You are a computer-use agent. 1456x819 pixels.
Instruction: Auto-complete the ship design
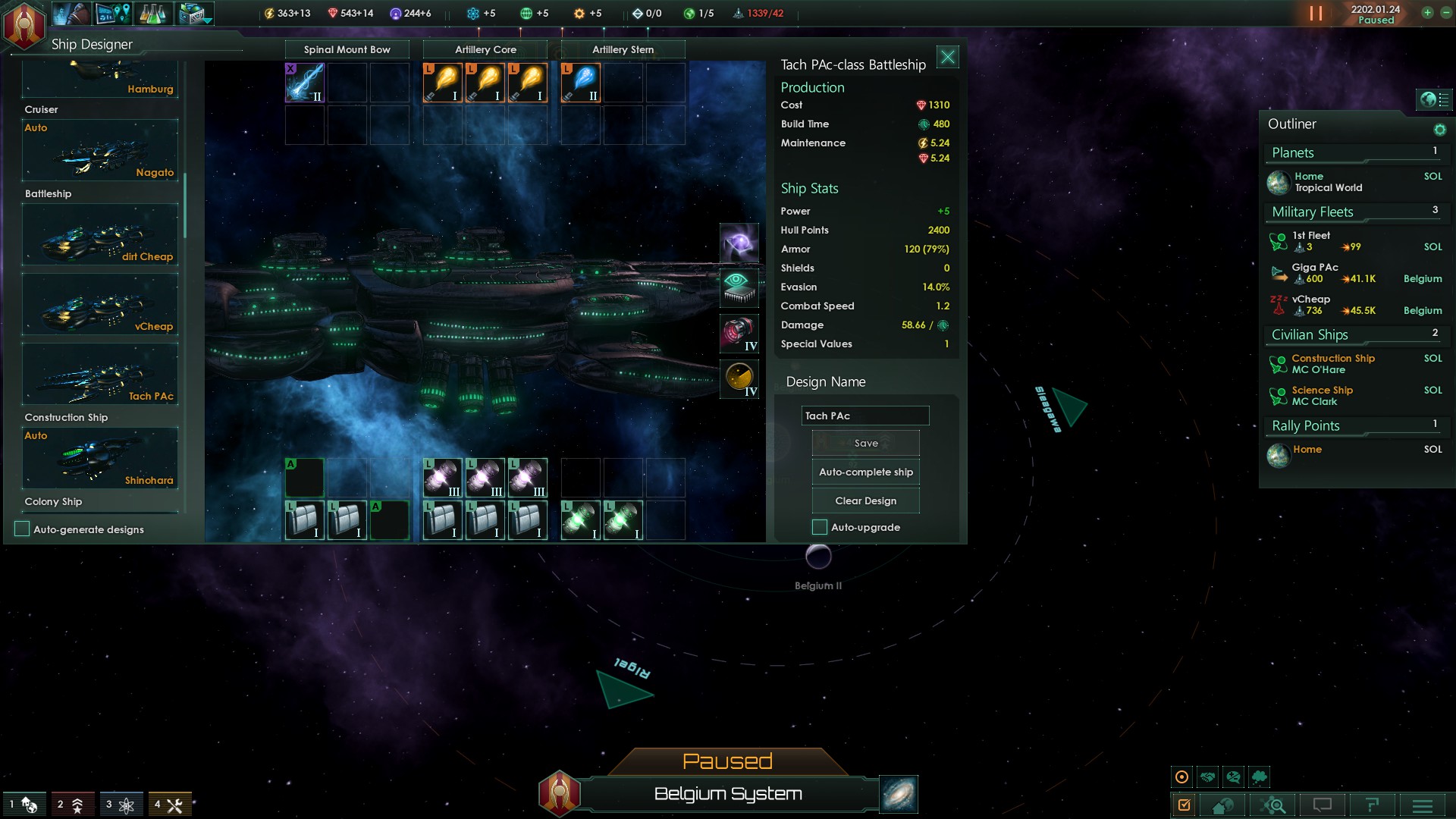[x=865, y=472]
